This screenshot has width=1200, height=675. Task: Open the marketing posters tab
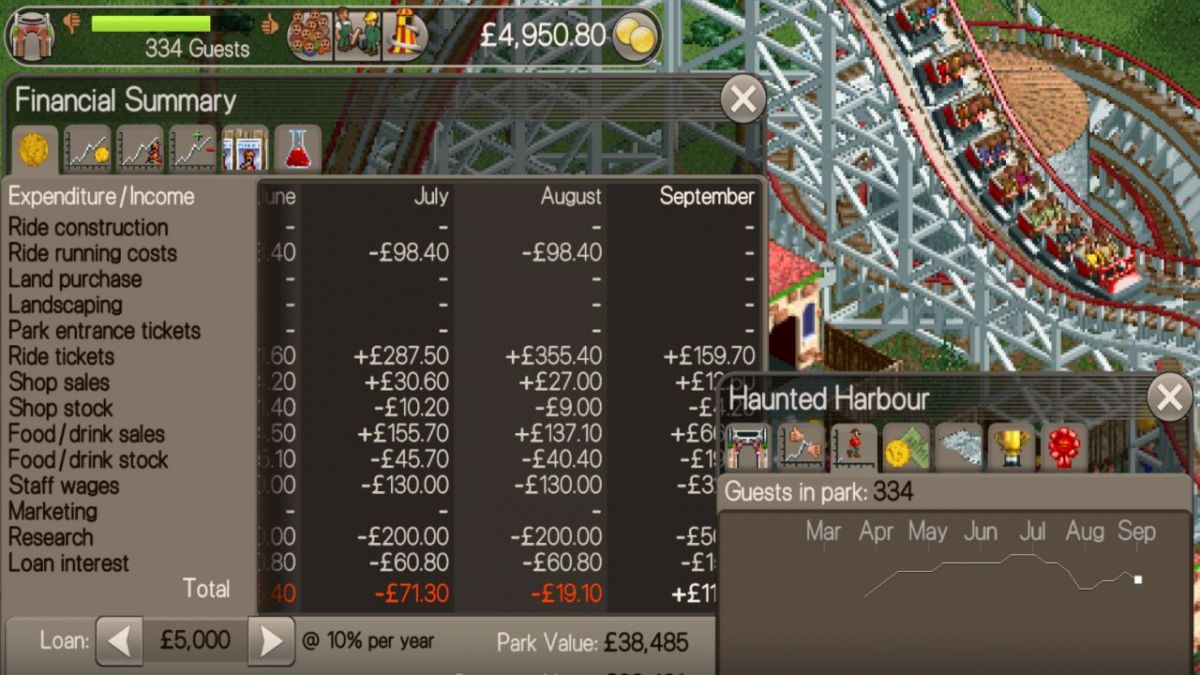point(245,150)
